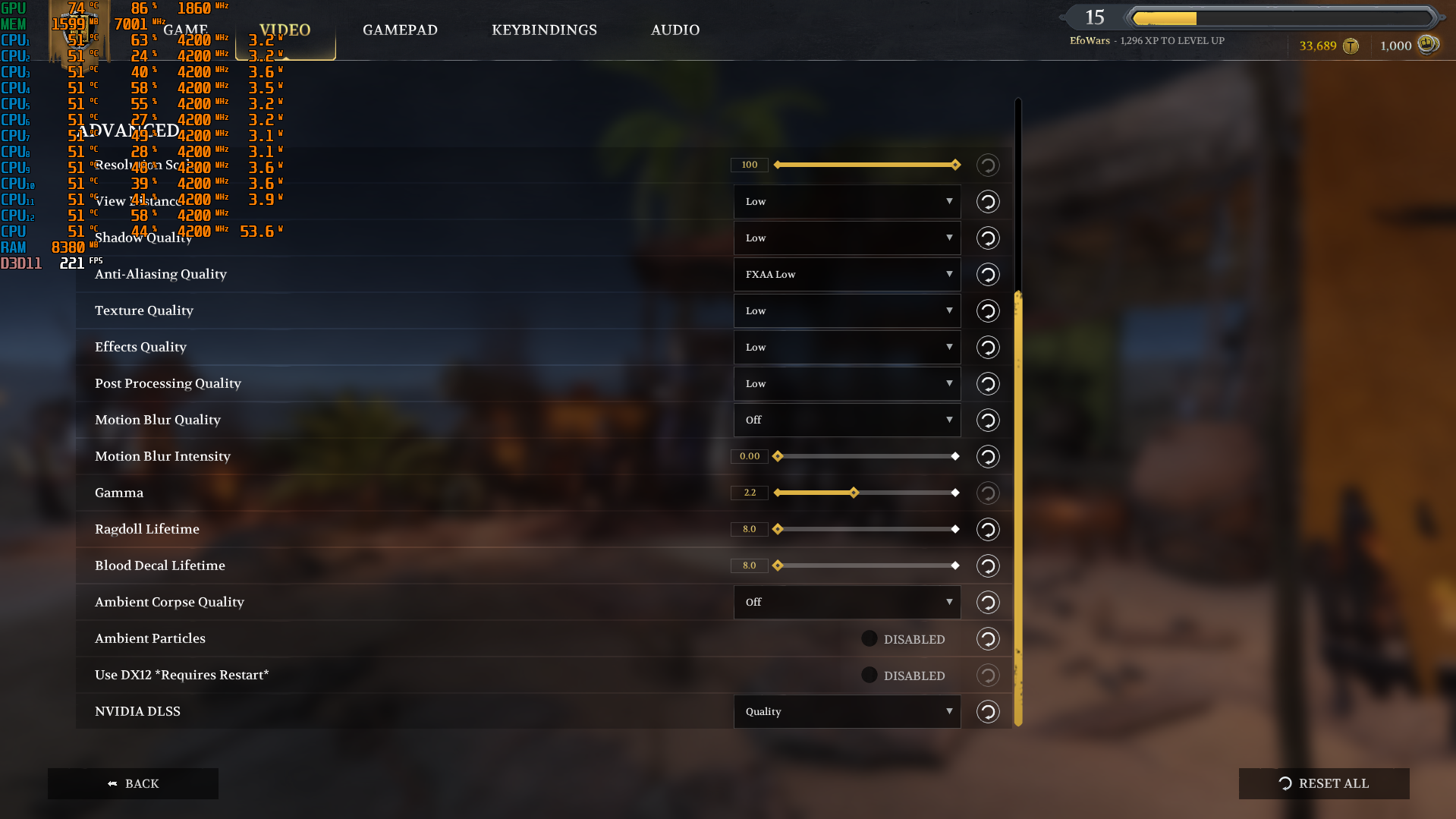Image resolution: width=1456 pixels, height=819 pixels.
Task: Toggle the Ambient Particles setting
Action: point(870,639)
